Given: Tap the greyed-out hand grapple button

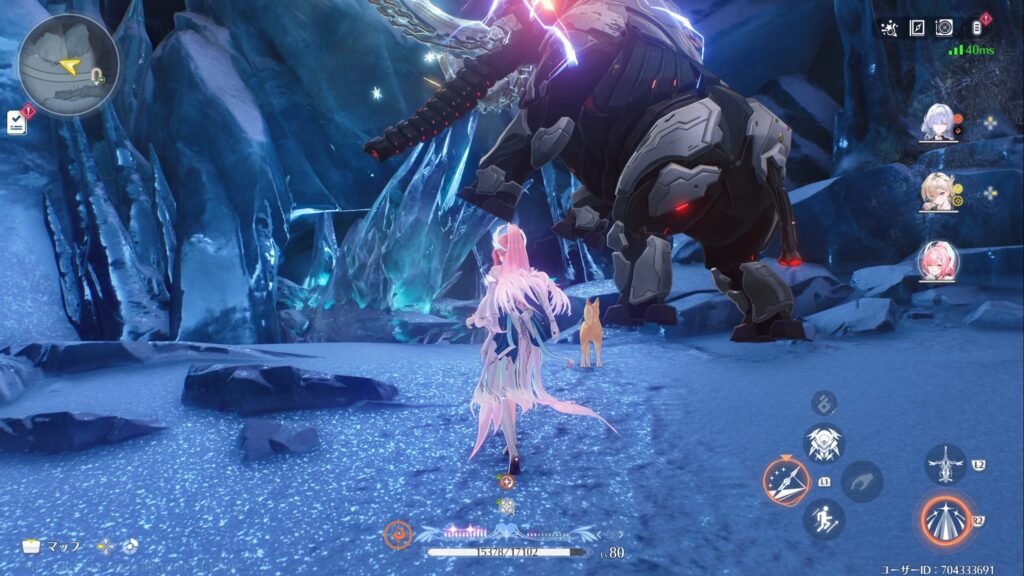Looking at the screenshot, I should [x=862, y=482].
